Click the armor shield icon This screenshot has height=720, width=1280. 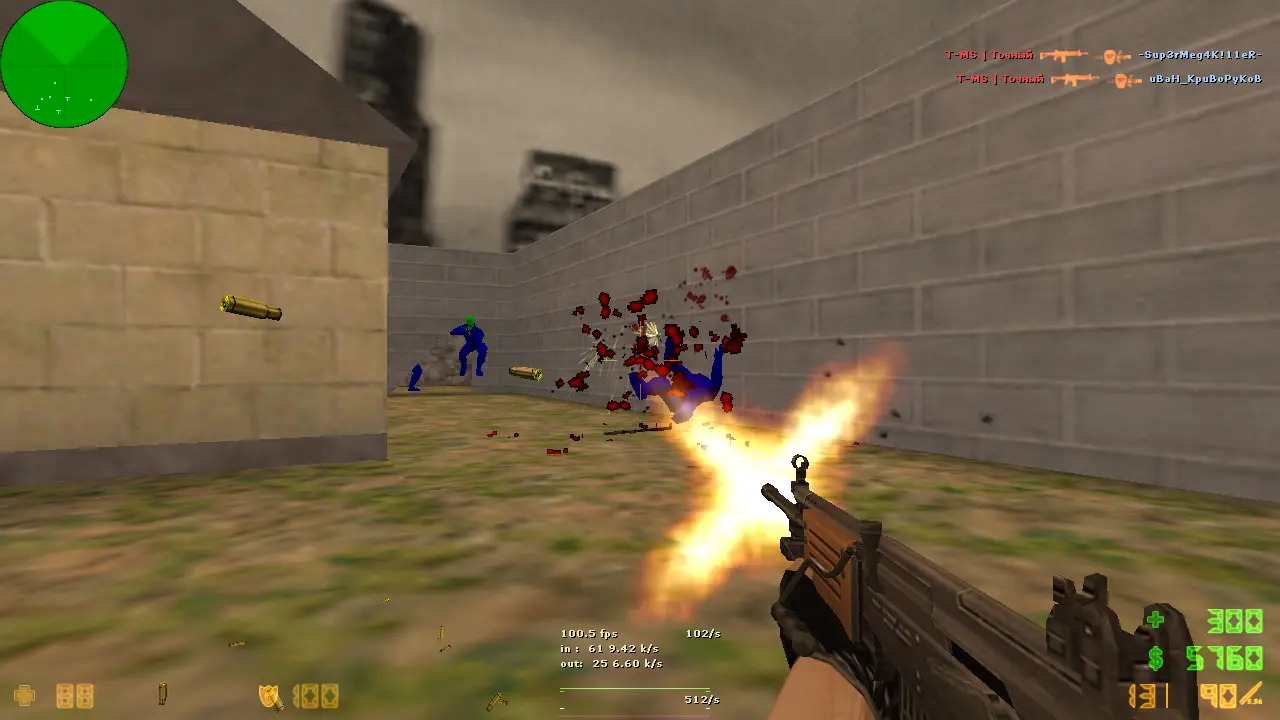click(x=270, y=696)
